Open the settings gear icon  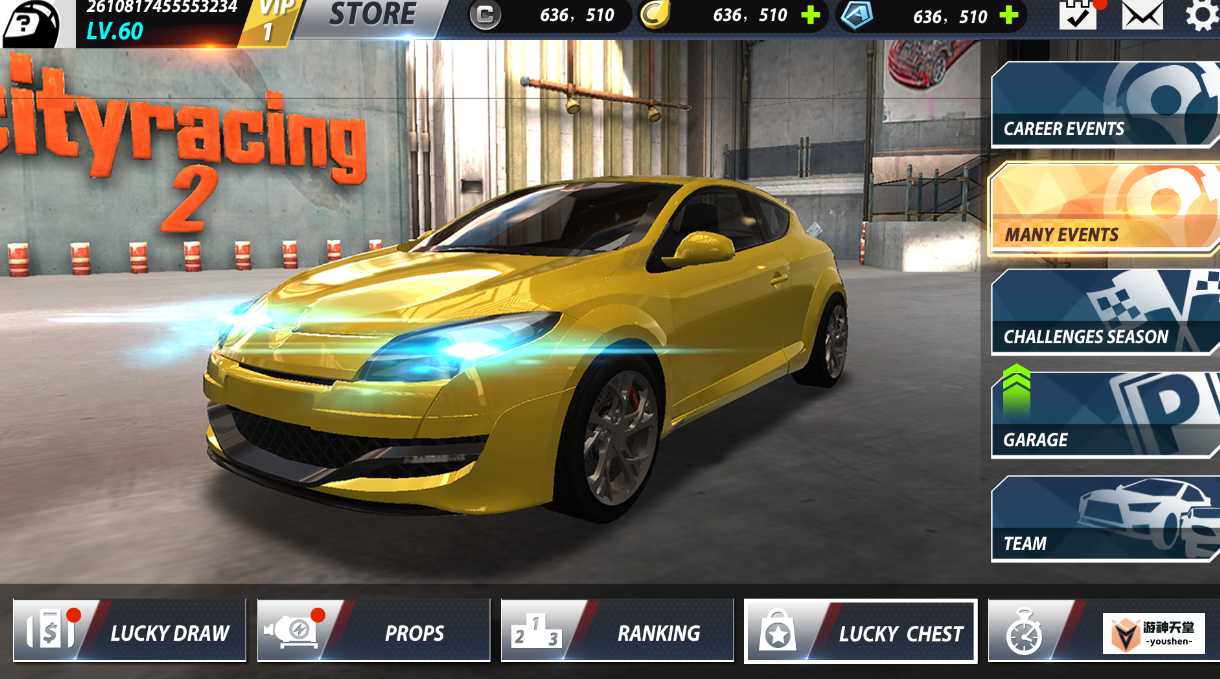pyautogui.click(x=1202, y=15)
